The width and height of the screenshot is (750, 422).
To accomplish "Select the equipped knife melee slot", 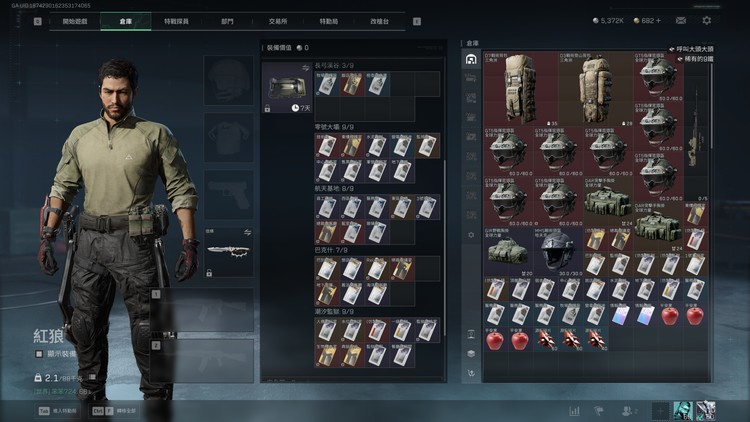I will pos(229,249).
